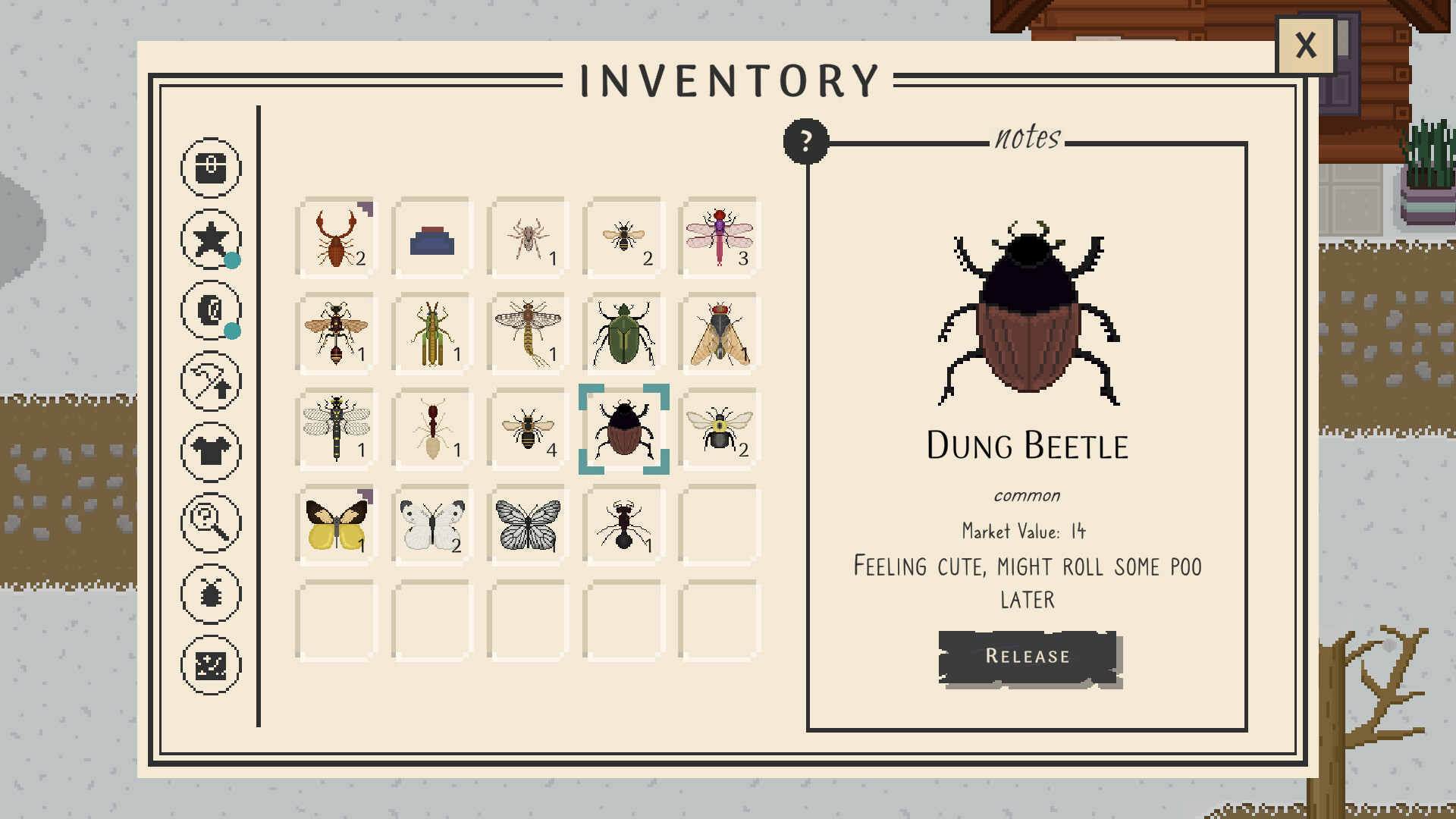Screen dimensions: 1456x819
Task: Select the green beetle in the inventory
Action: coord(622,334)
